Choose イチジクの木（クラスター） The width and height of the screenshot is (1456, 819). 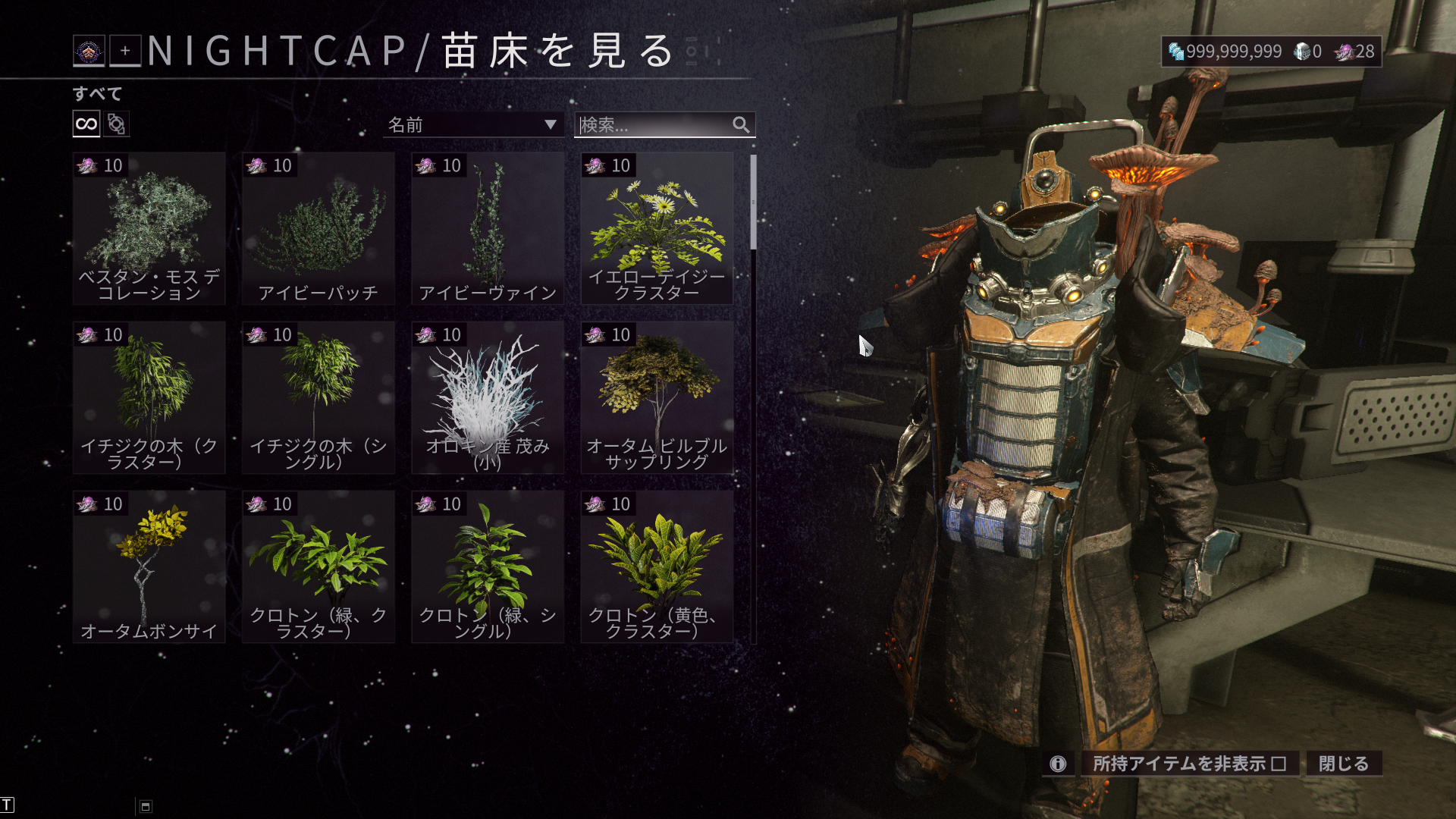[149, 397]
